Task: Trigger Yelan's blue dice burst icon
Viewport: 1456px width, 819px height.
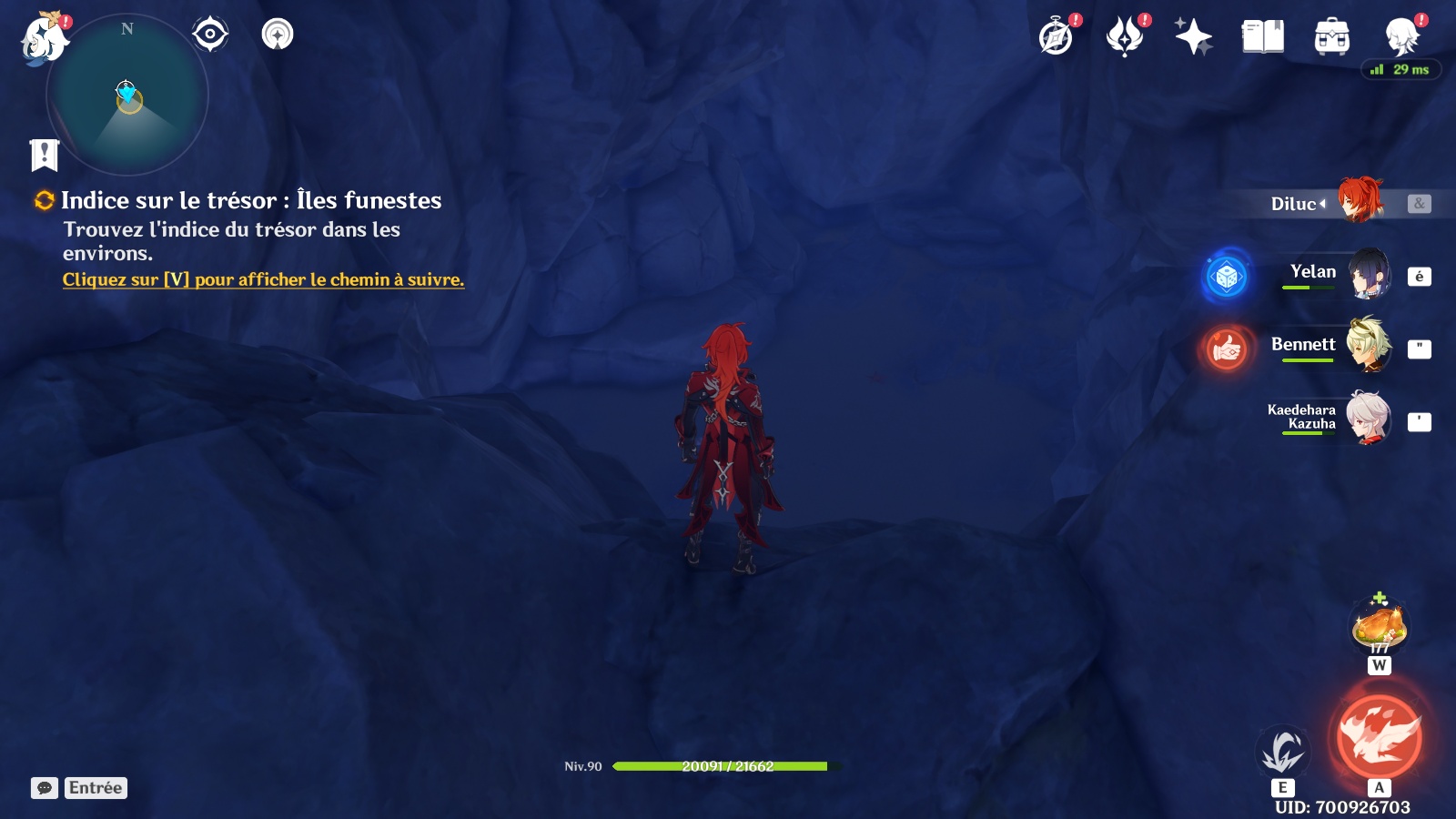Action: point(1226,276)
